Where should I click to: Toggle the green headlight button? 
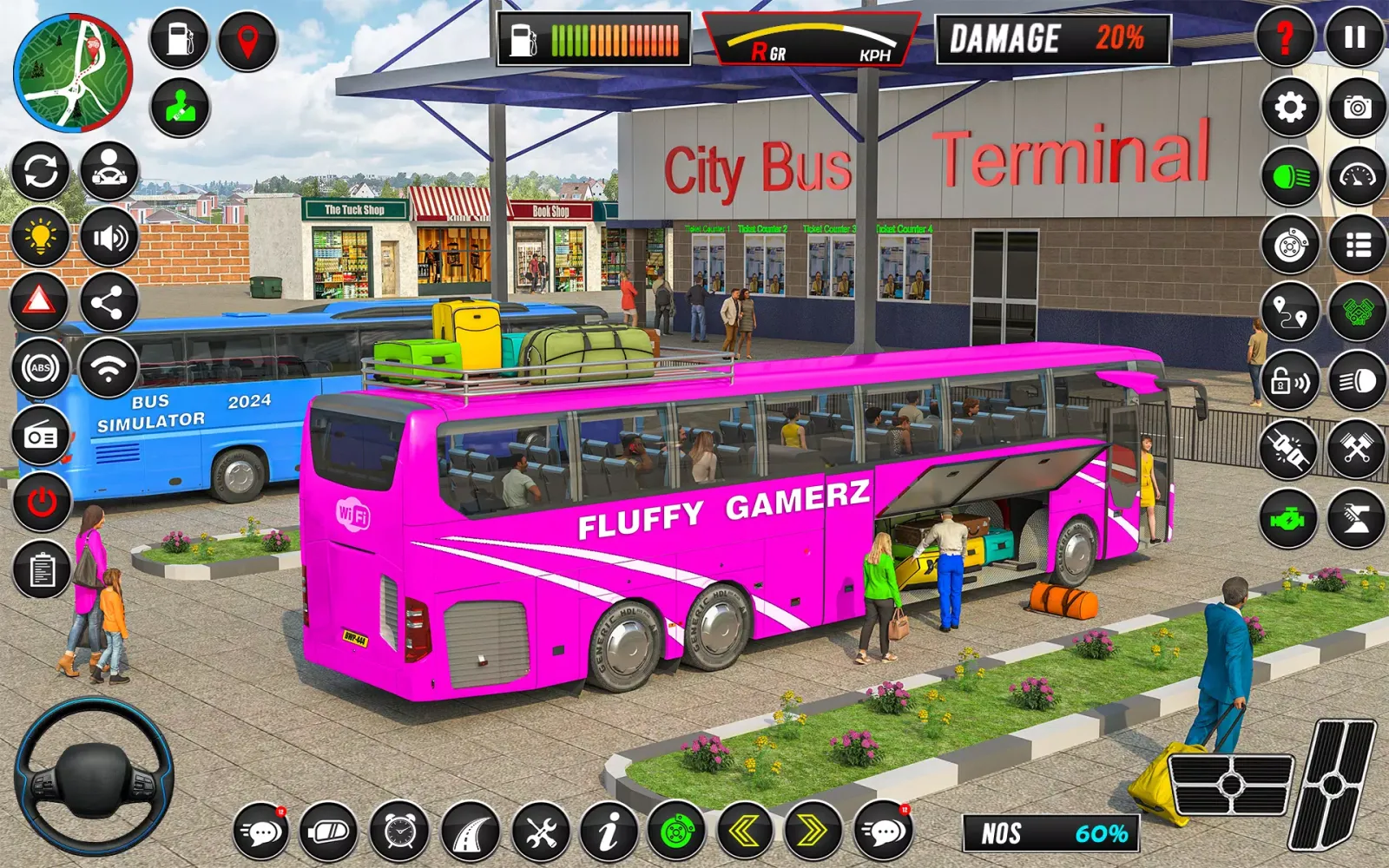[1290, 177]
